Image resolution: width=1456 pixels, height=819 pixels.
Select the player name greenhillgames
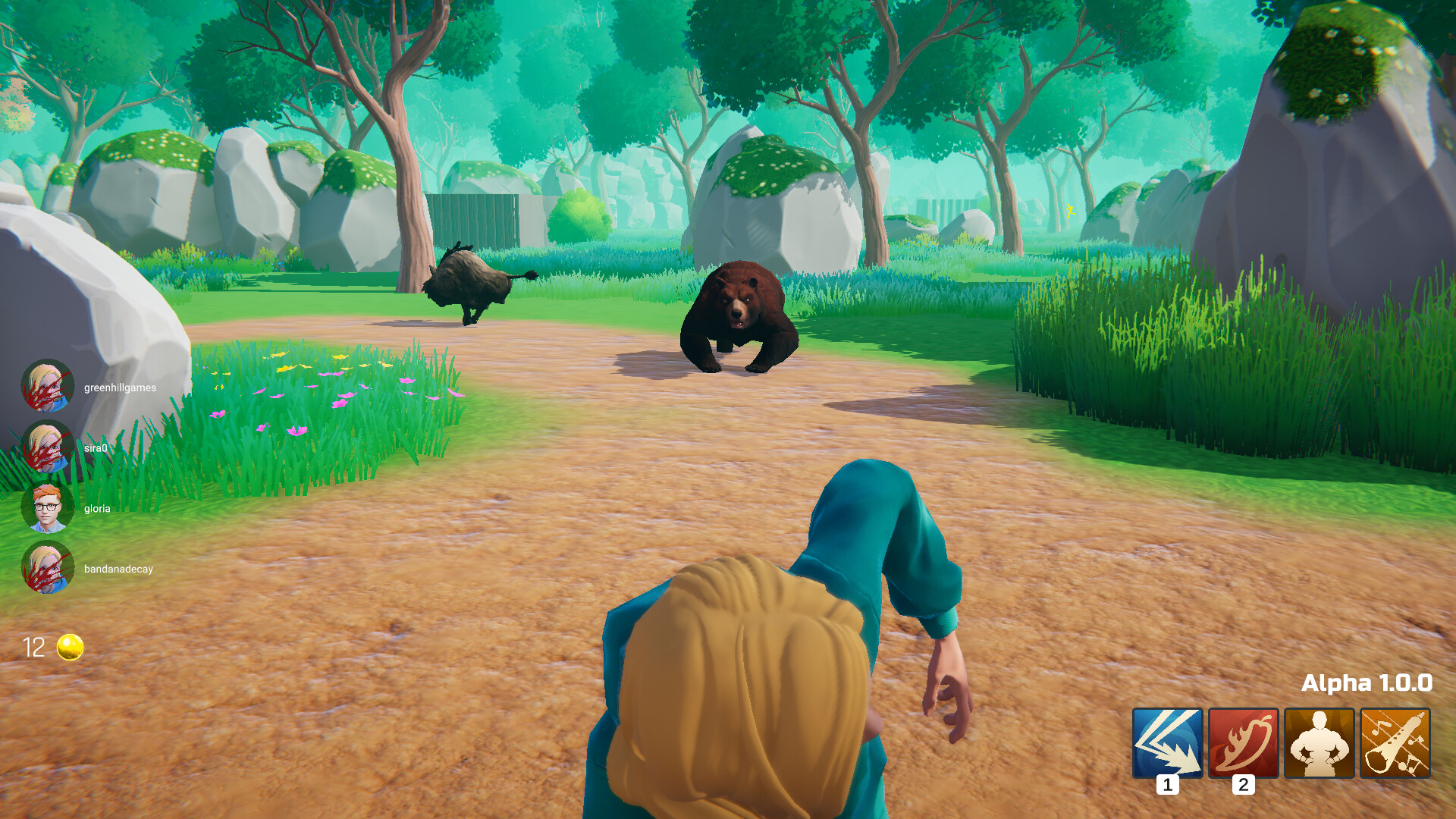(x=119, y=387)
